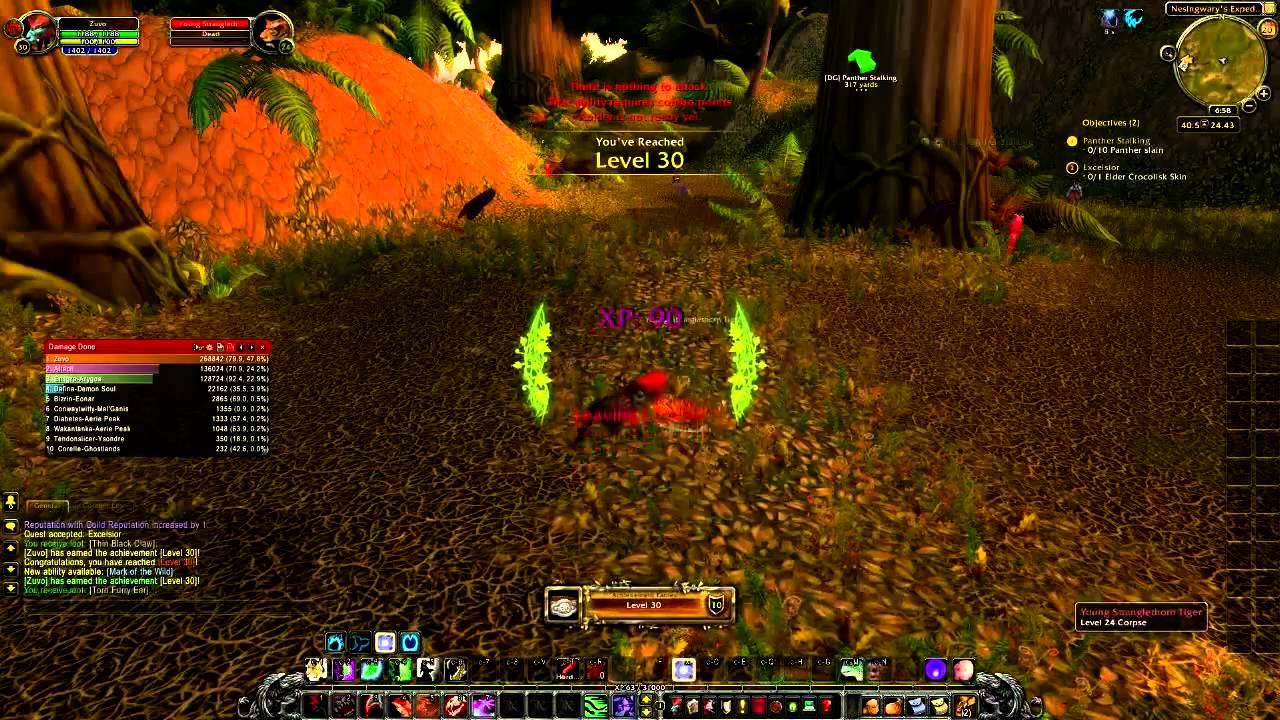Zoom in on the minimap

coord(1264,94)
